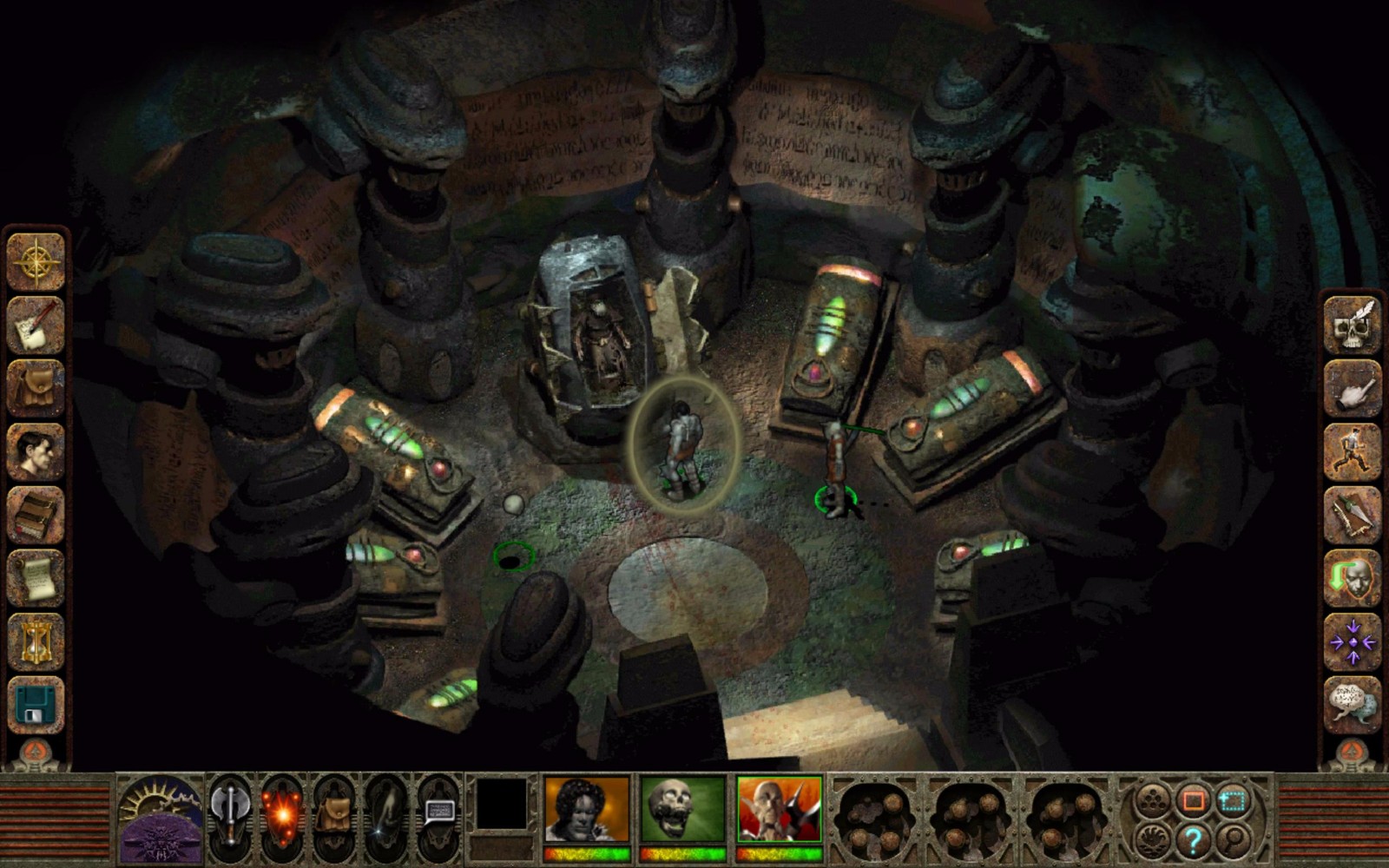The height and width of the screenshot is (868, 1389).
Task: Click the blue question mark help button
Action: 1193,840
